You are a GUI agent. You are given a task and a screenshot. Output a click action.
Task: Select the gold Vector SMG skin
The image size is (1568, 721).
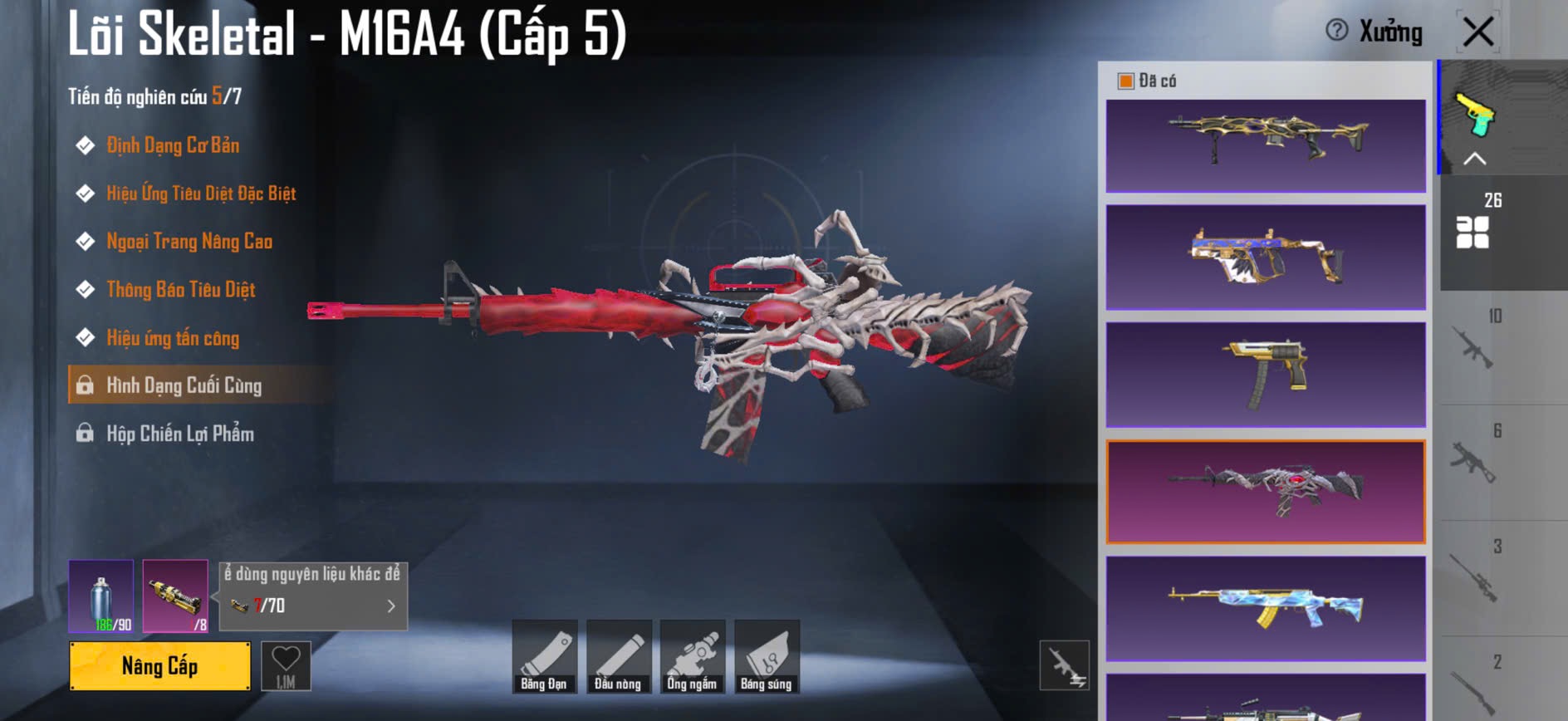[1266, 257]
